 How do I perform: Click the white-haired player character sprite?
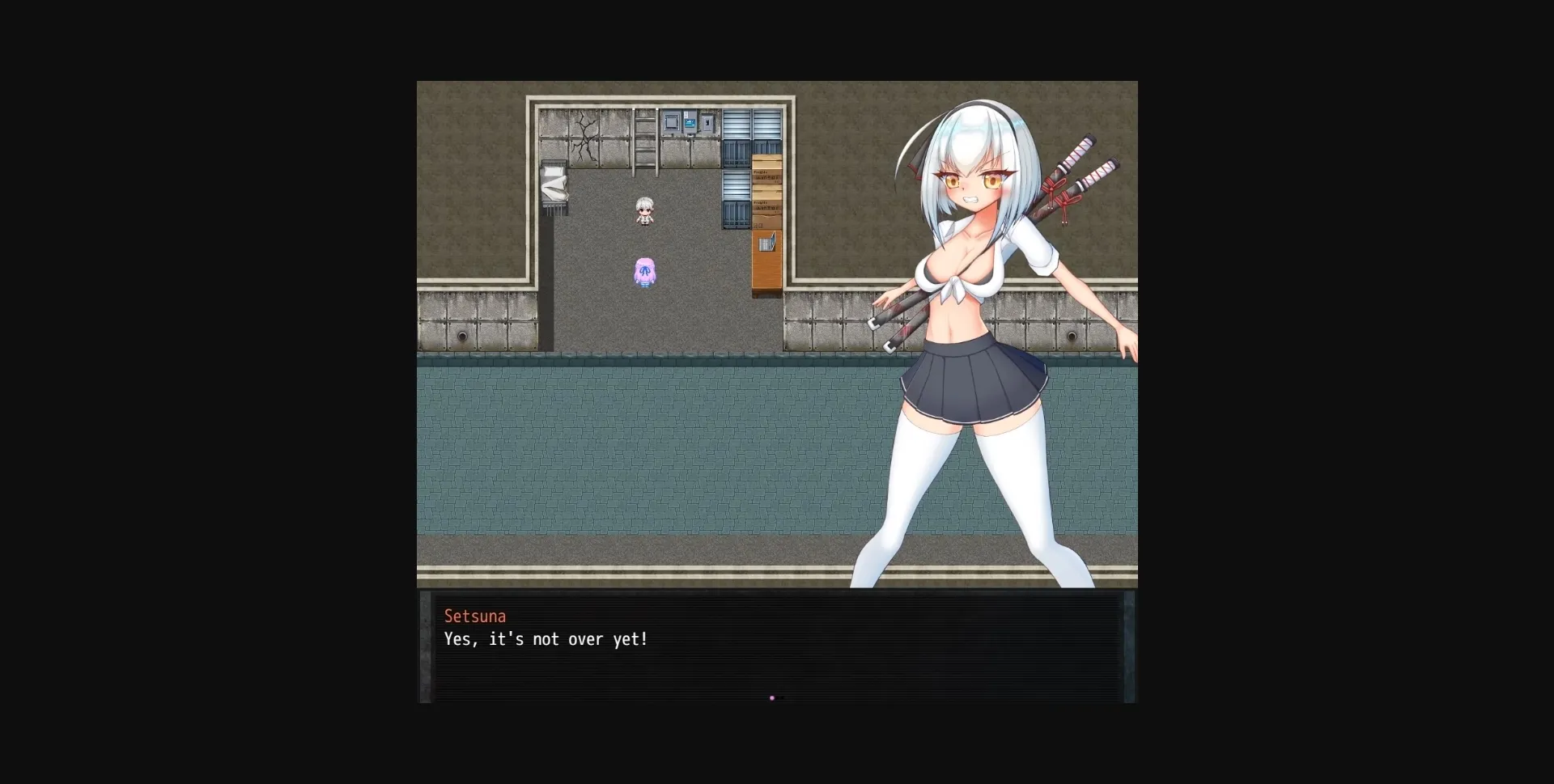tap(645, 210)
